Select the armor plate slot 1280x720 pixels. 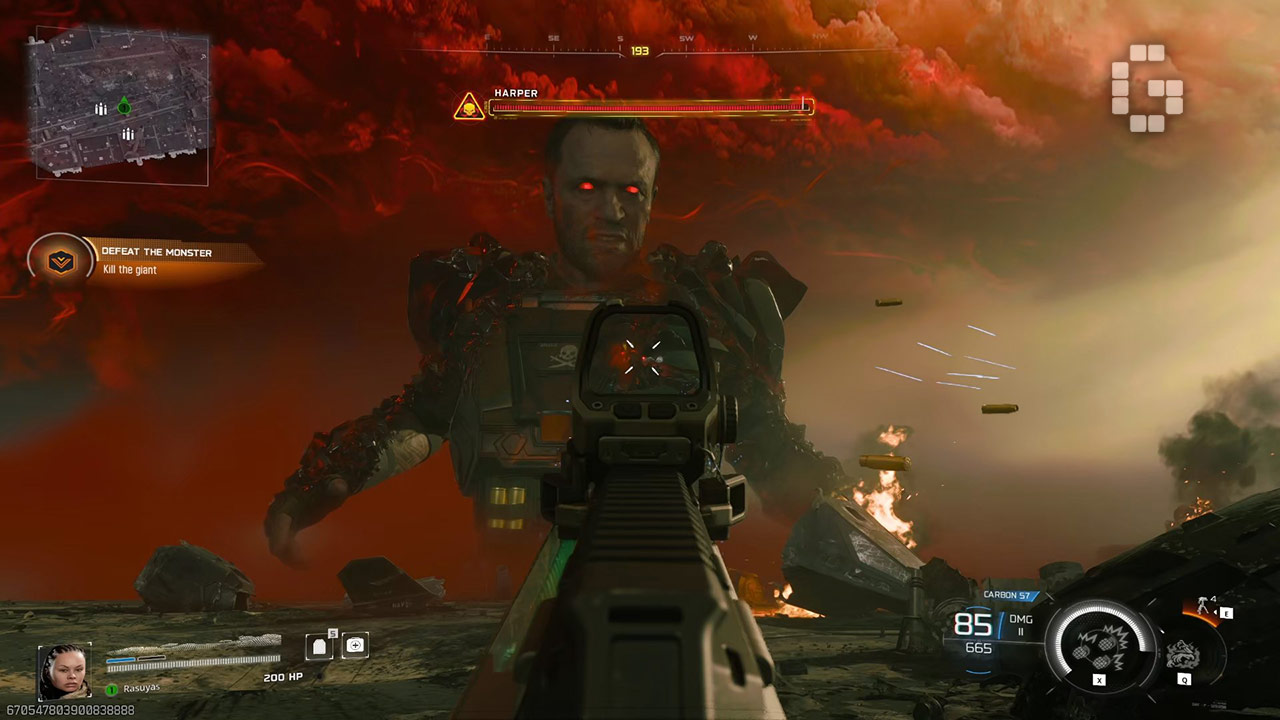319,646
